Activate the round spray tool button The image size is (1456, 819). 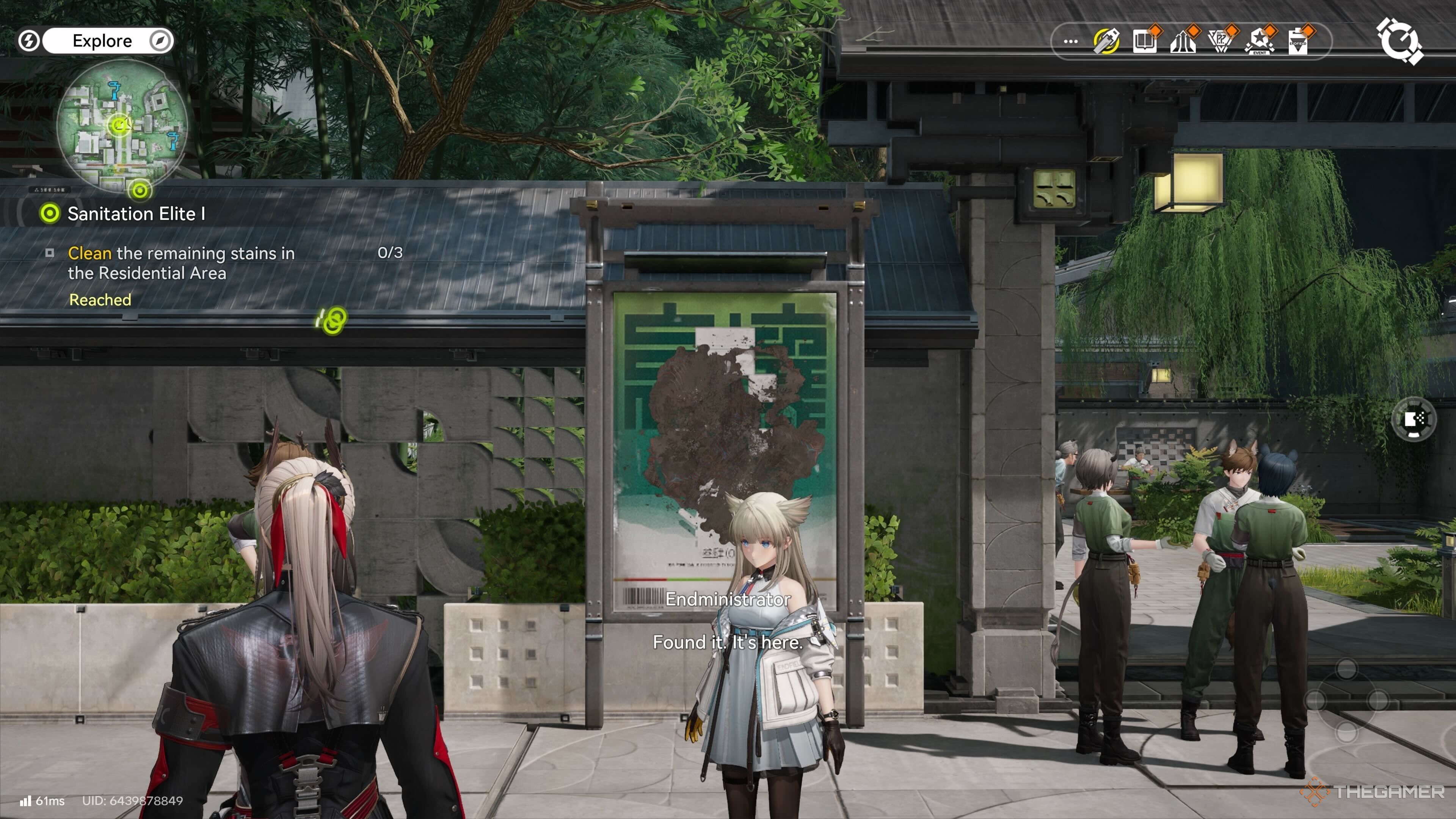(x=1413, y=419)
